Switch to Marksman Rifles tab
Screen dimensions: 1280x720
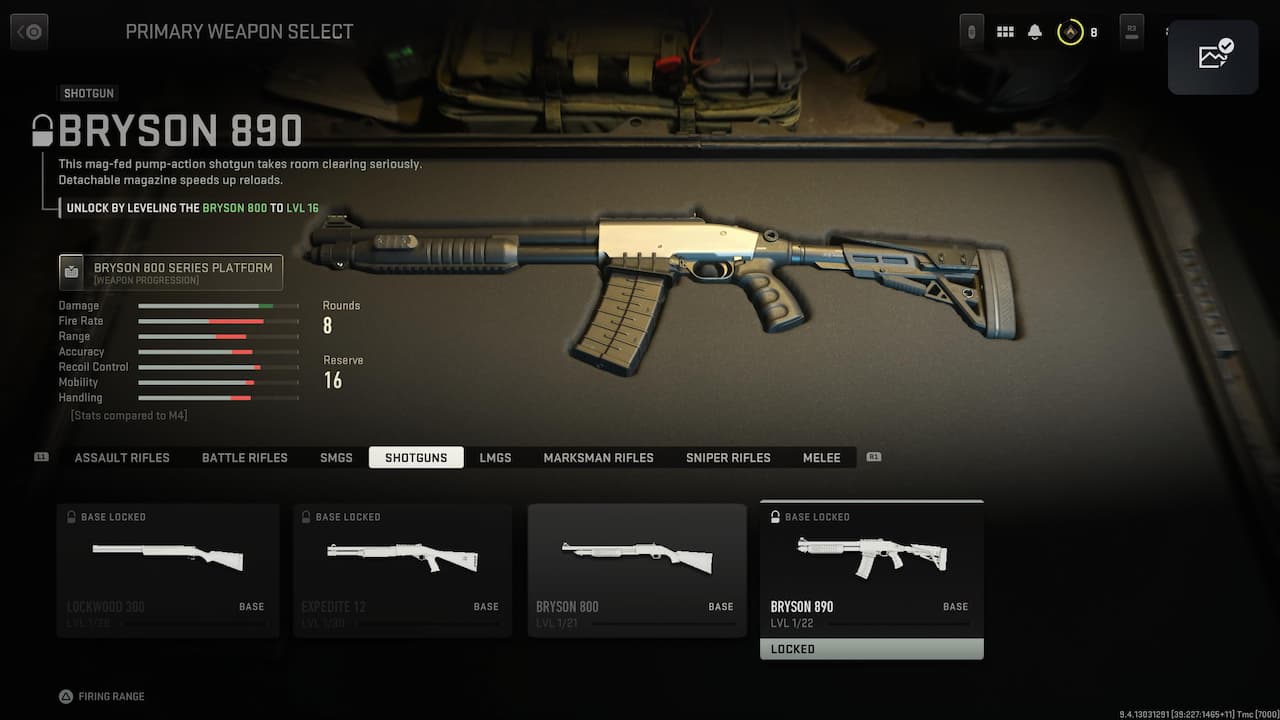(598, 458)
